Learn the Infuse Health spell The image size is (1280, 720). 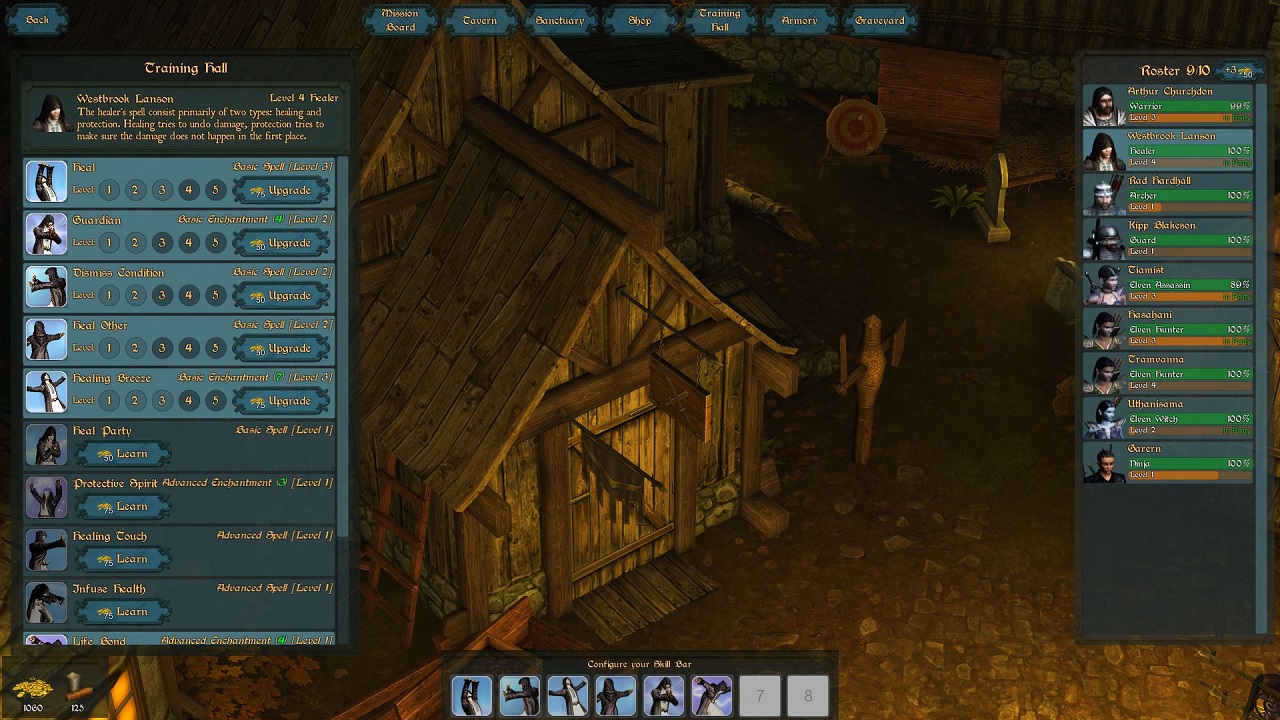[x=123, y=612]
